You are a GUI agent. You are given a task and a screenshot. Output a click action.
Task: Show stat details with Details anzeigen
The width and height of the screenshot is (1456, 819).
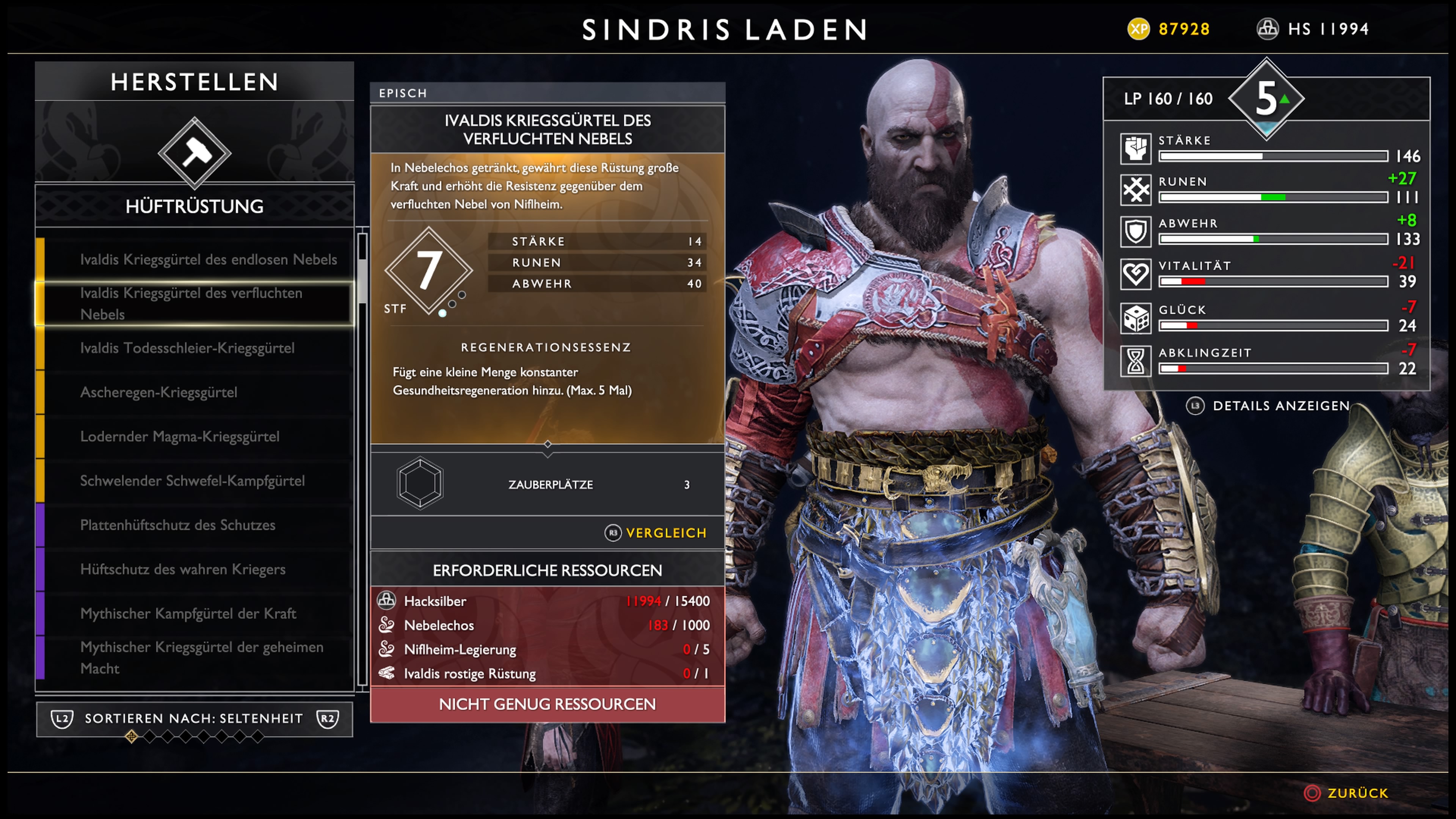(x=1268, y=406)
